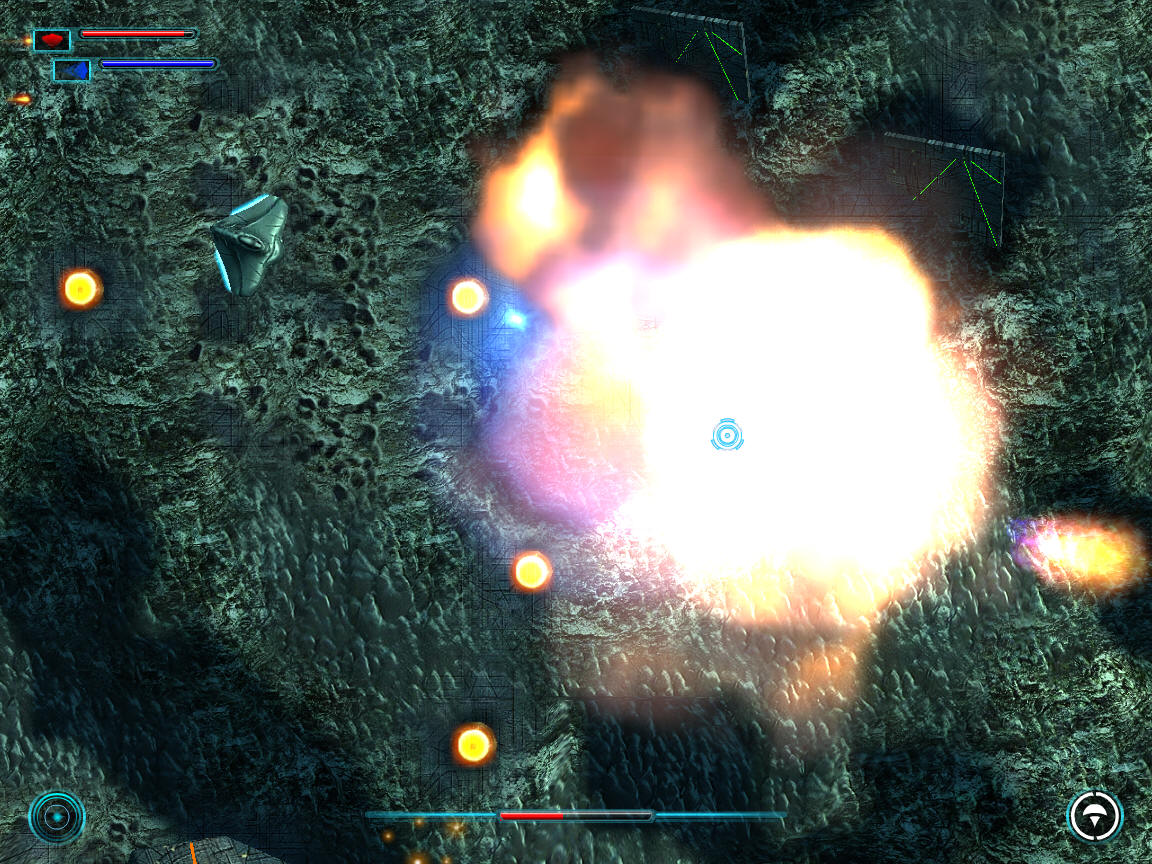
Task: Click the blue shield icon
Action: (72, 70)
